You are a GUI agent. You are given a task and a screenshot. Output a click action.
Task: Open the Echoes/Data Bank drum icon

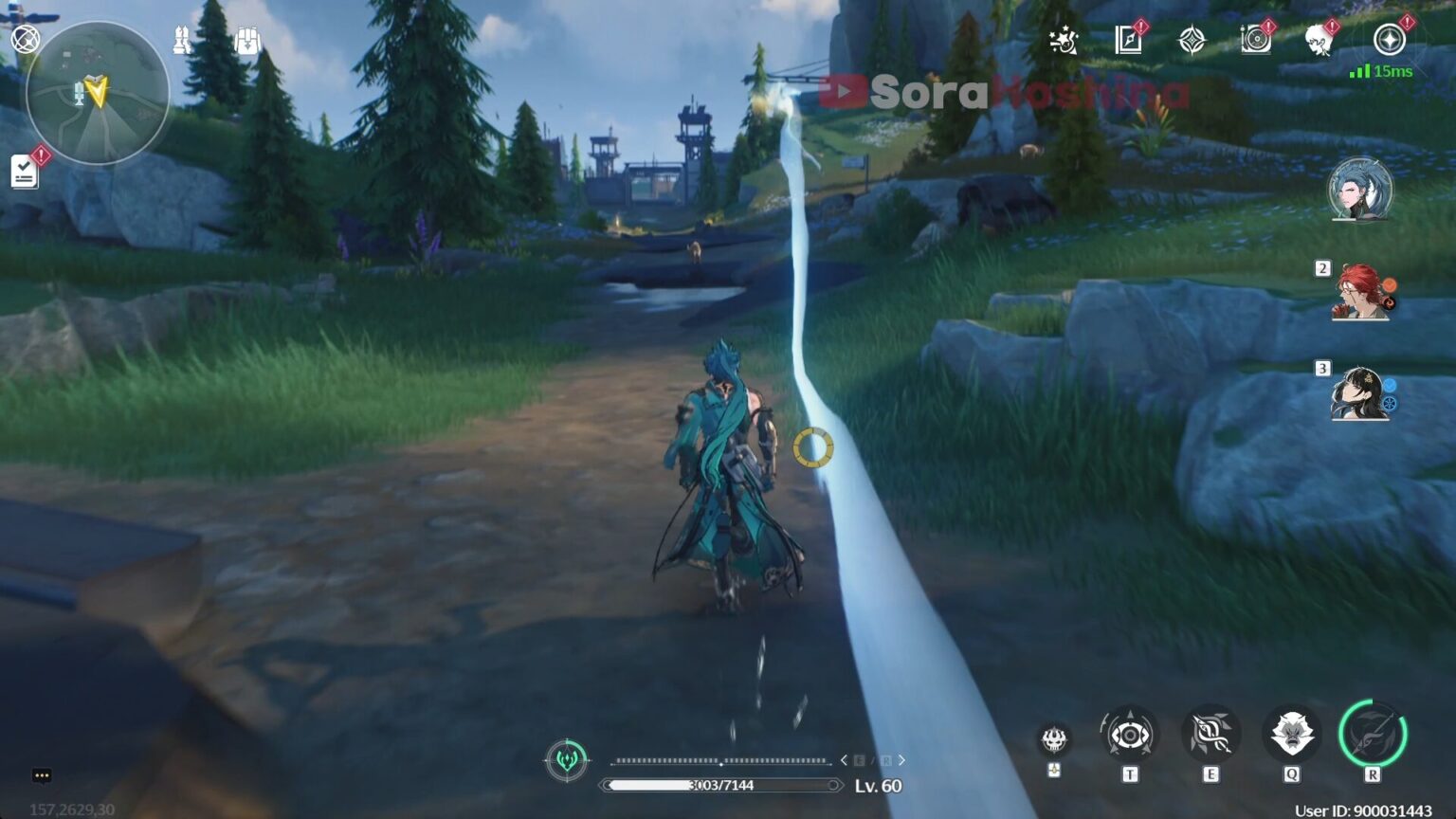click(1256, 40)
